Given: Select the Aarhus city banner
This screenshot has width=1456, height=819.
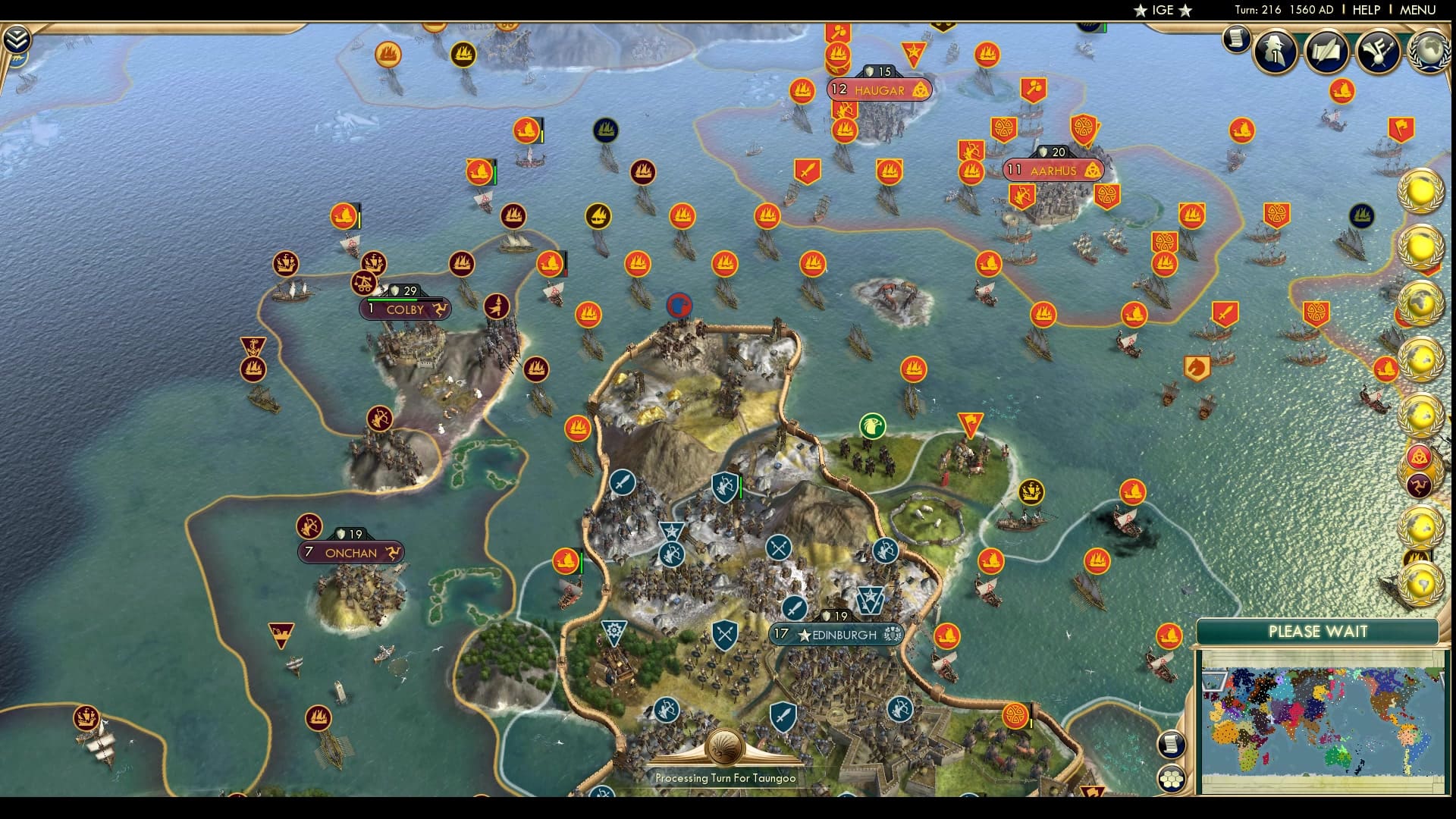Looking at the screenshot, I should 1054,170.
